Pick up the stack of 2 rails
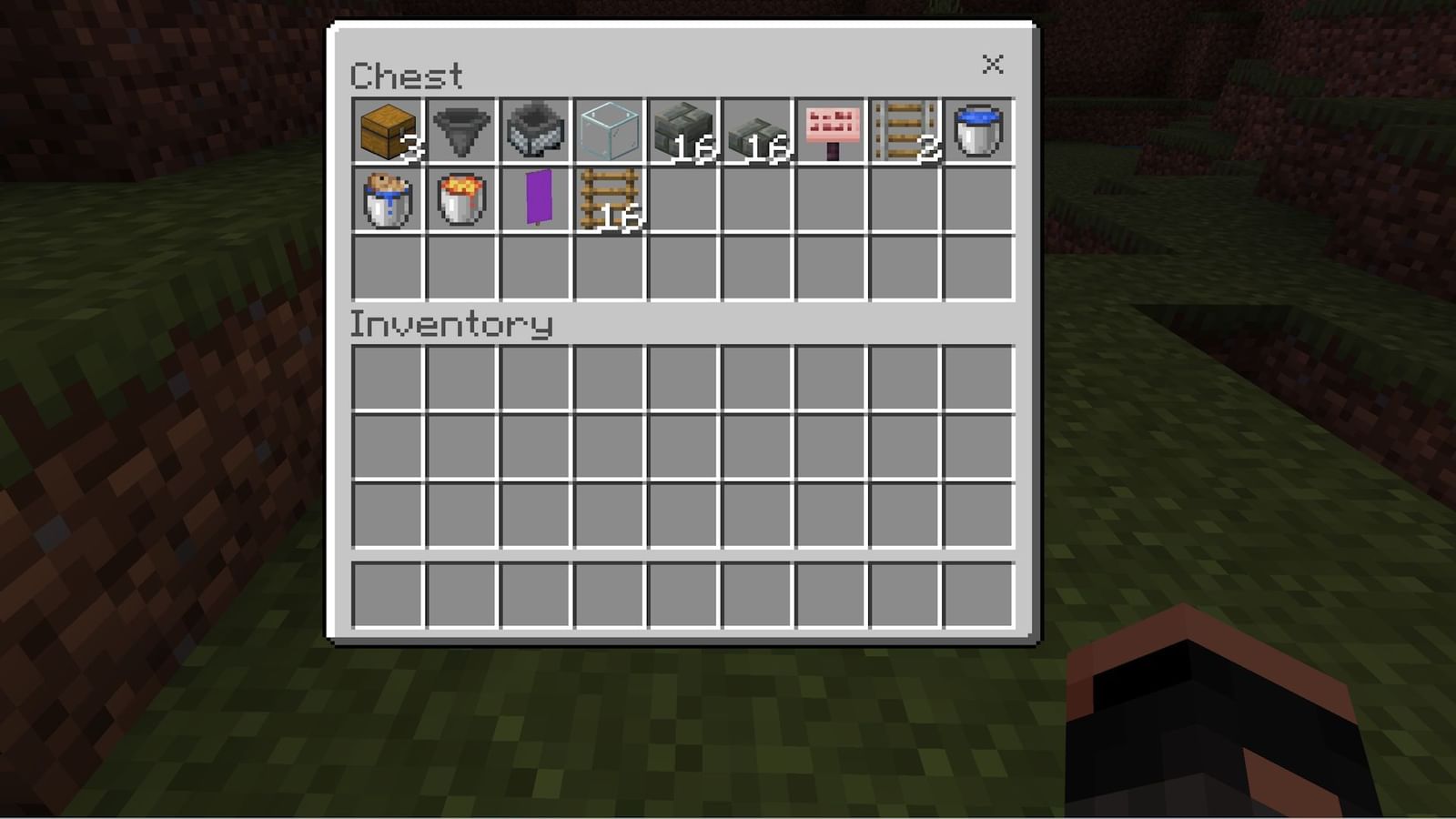Image resolution: width=1456 pixels, height=819 pixels. [x=903, y=132]
